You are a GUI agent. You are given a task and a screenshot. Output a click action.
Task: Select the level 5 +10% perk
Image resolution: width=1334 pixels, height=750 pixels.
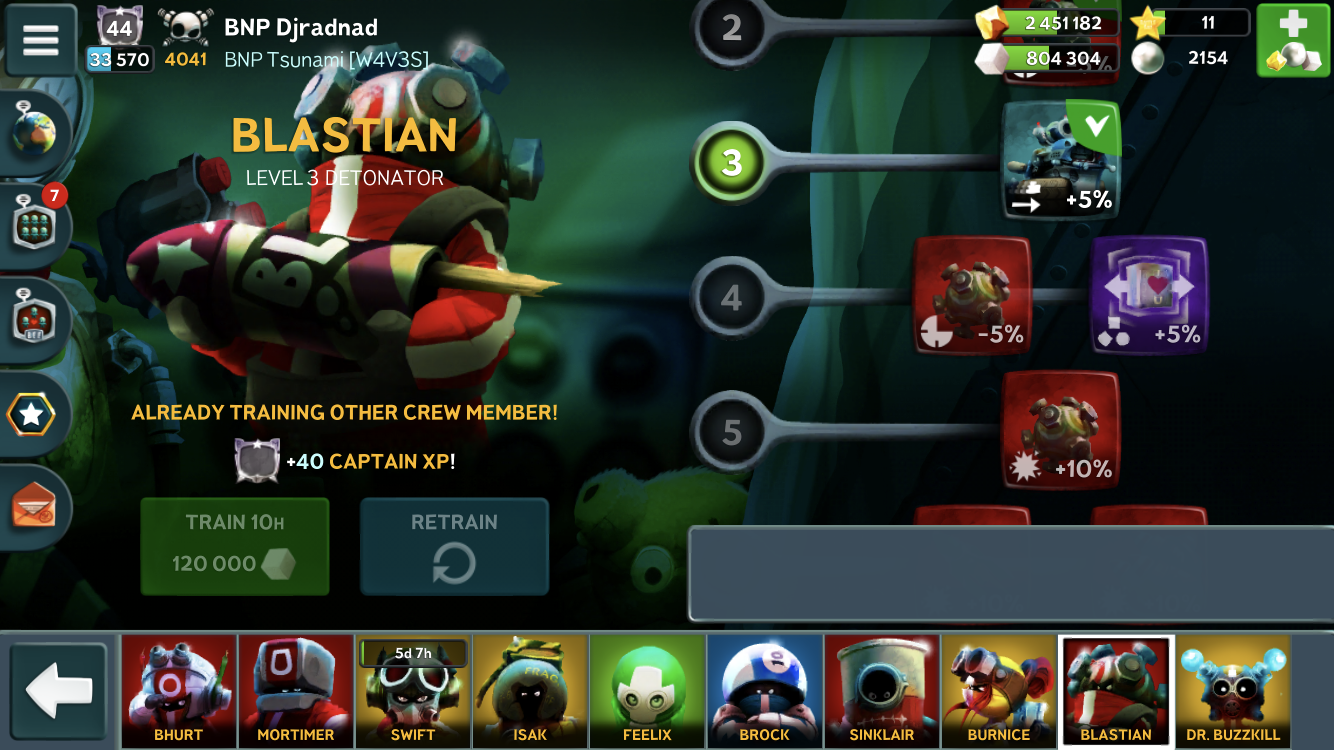(1061, 430)
